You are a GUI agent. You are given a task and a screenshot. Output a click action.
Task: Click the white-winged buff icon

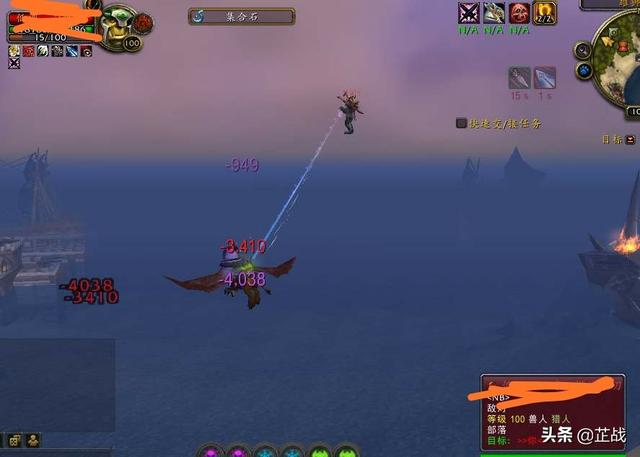pyautogui.click(x=494, y=13)
